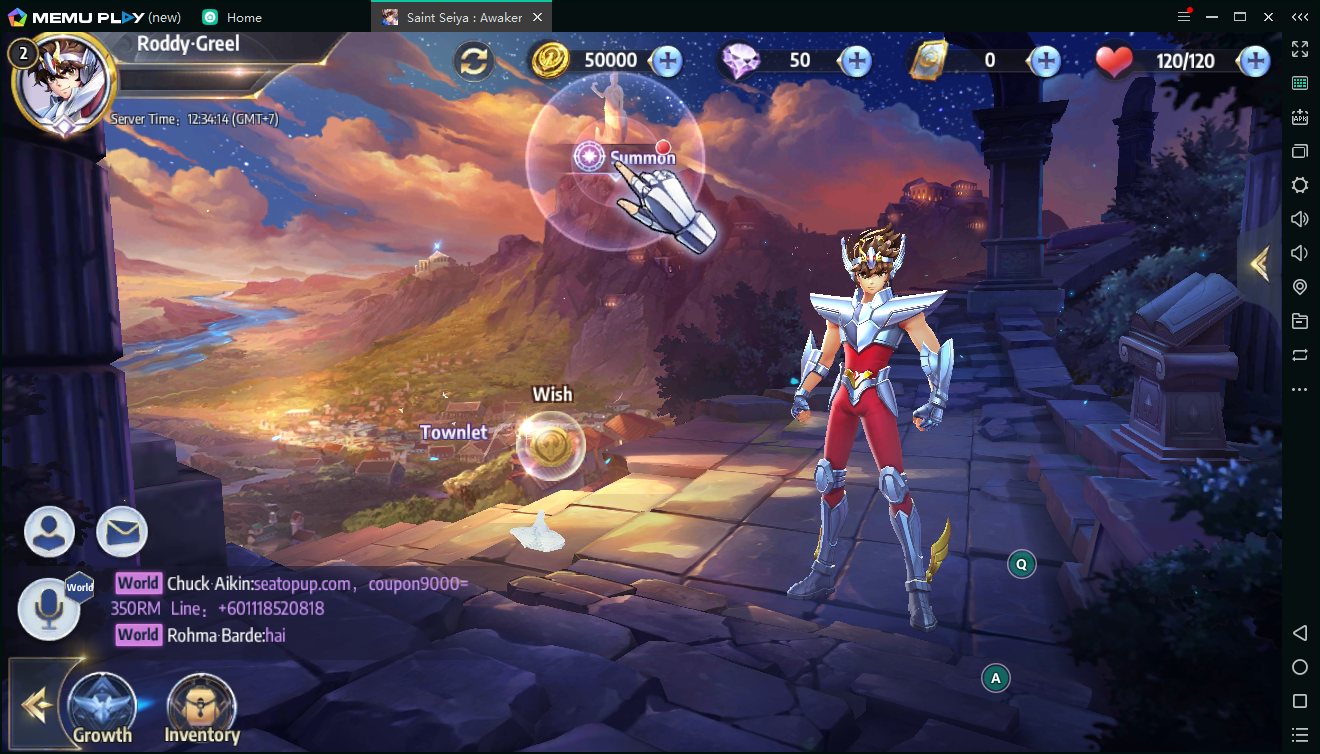Open the Summon building bubble
The image size is (1320, 754).
615,157
